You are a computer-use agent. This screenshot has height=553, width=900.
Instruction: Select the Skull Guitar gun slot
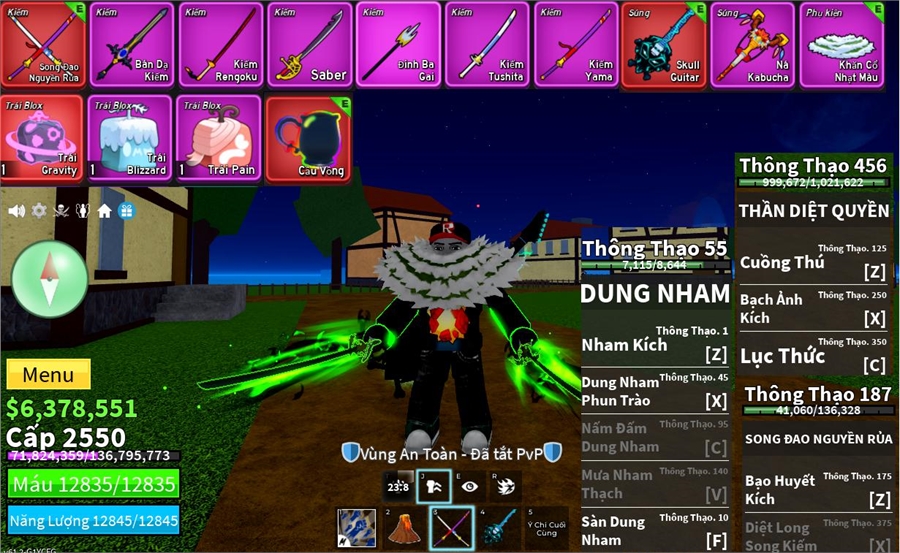coord(664,45)
